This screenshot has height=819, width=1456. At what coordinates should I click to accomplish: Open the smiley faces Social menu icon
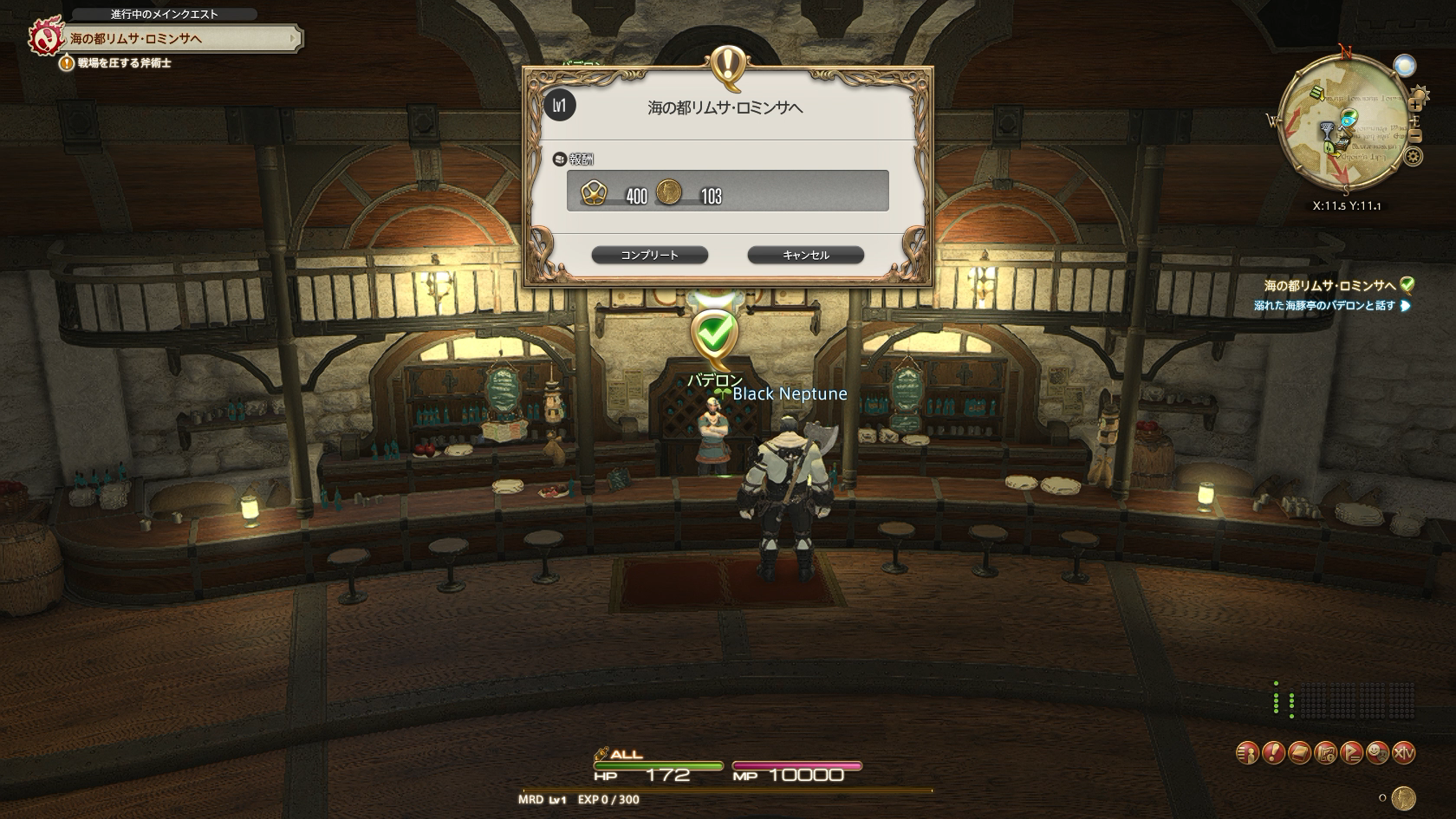[x=1377, y=752]
